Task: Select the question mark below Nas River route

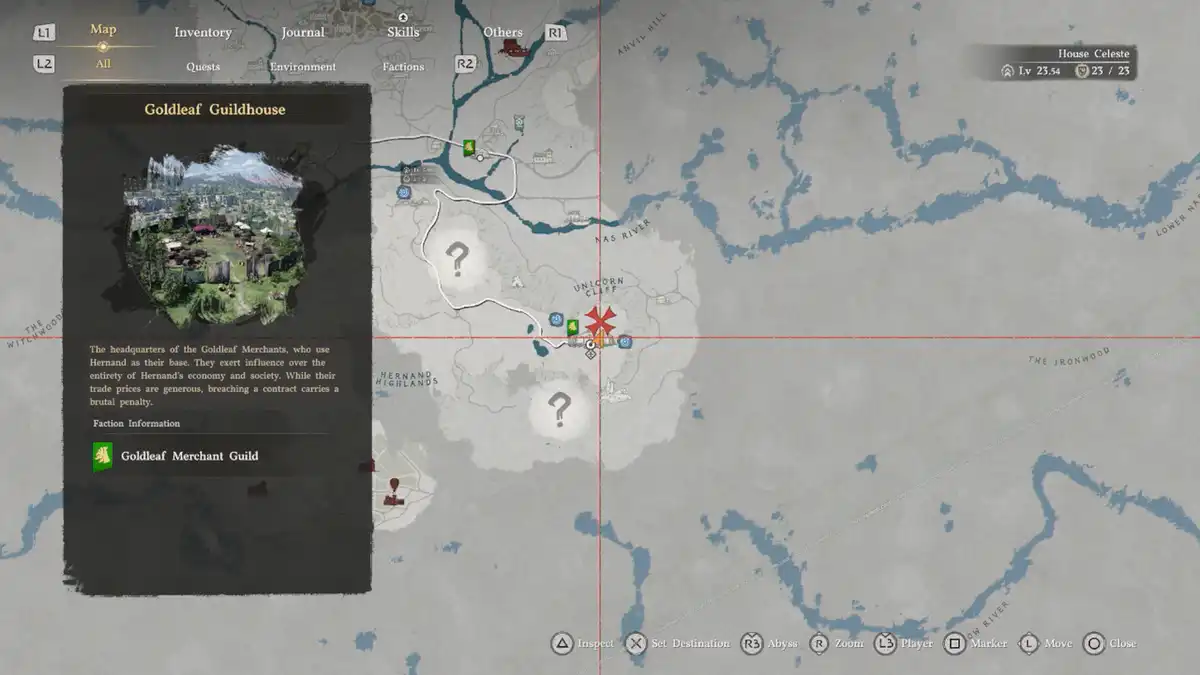Action: tap(457, 259)
